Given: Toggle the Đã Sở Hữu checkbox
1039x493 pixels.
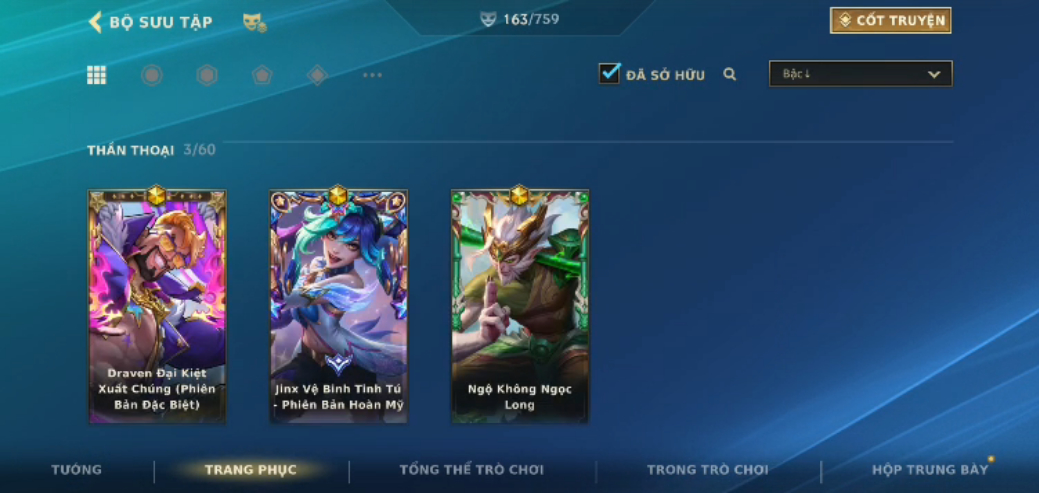Looking at the screenshot, I should click(x=609, y=74).
